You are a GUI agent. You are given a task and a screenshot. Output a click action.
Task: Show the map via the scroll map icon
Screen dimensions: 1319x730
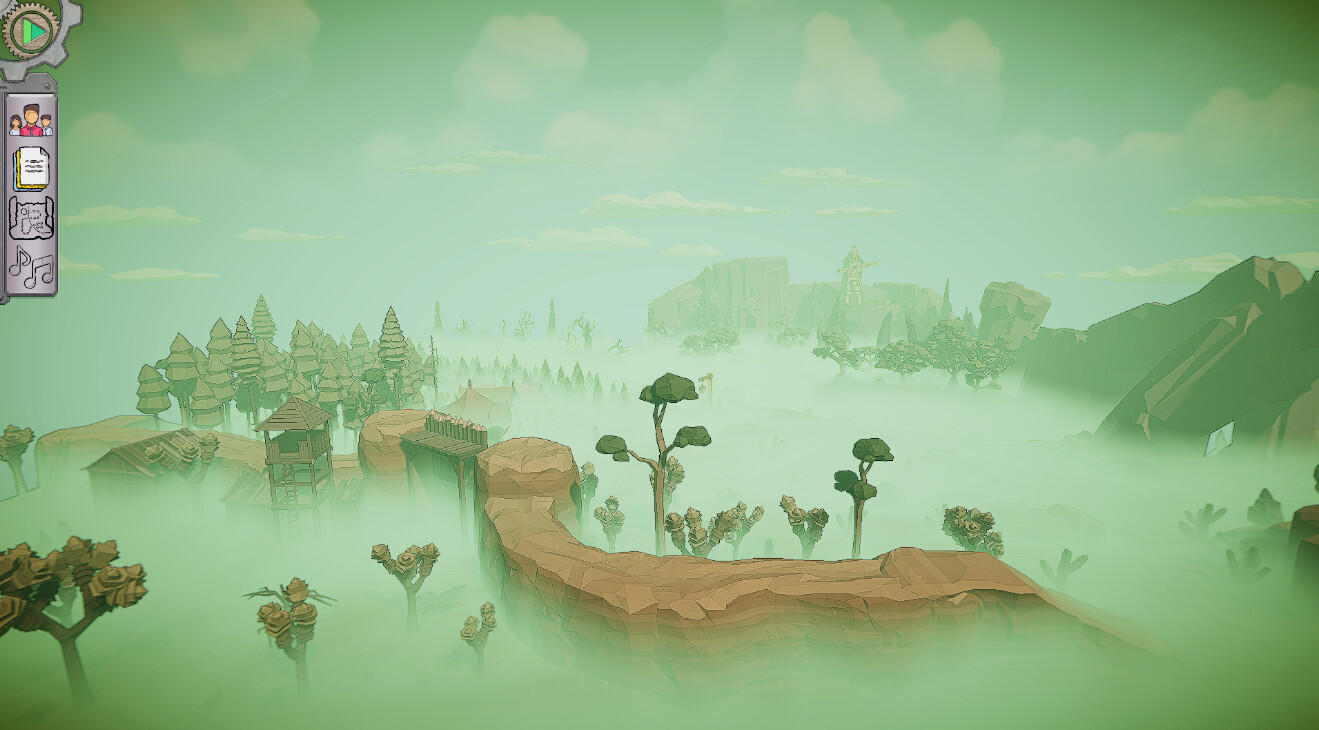coord(31,217)
